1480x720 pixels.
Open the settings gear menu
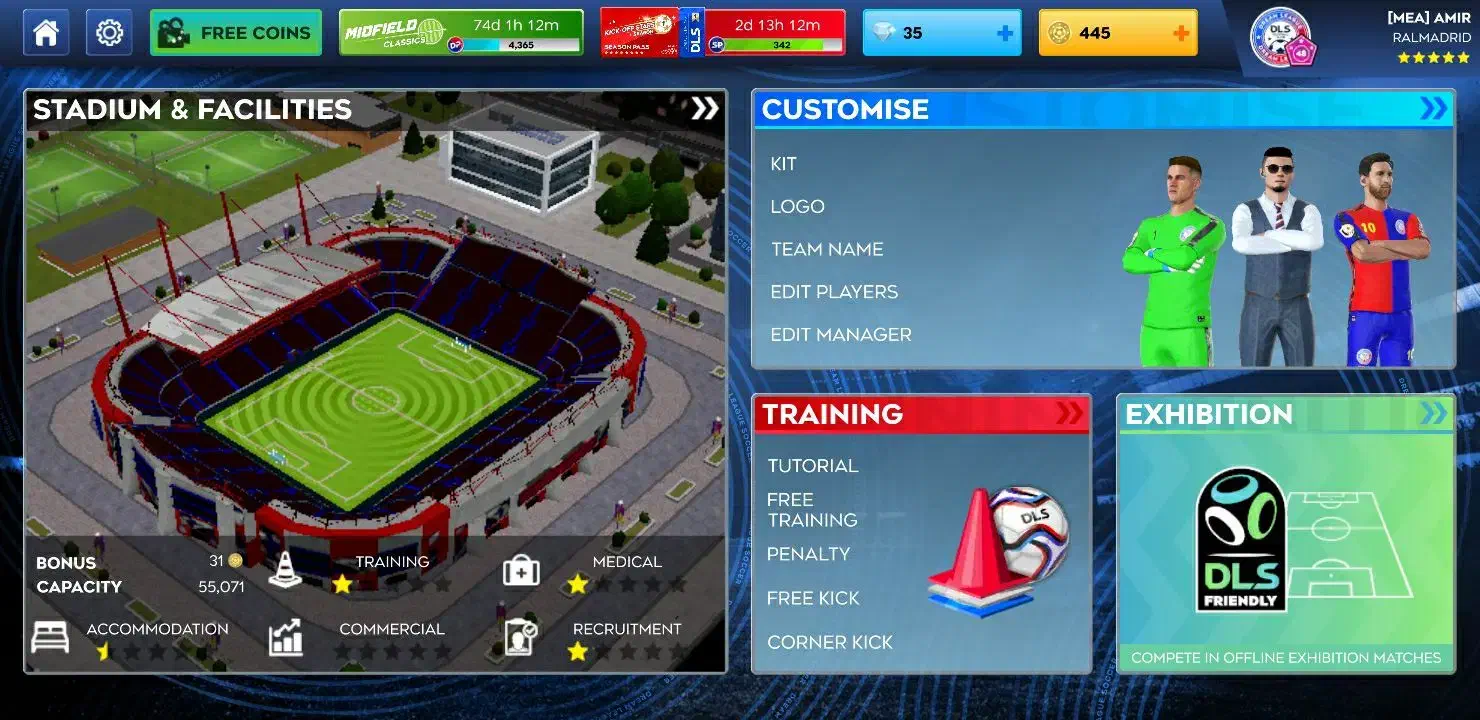[109, 33]
